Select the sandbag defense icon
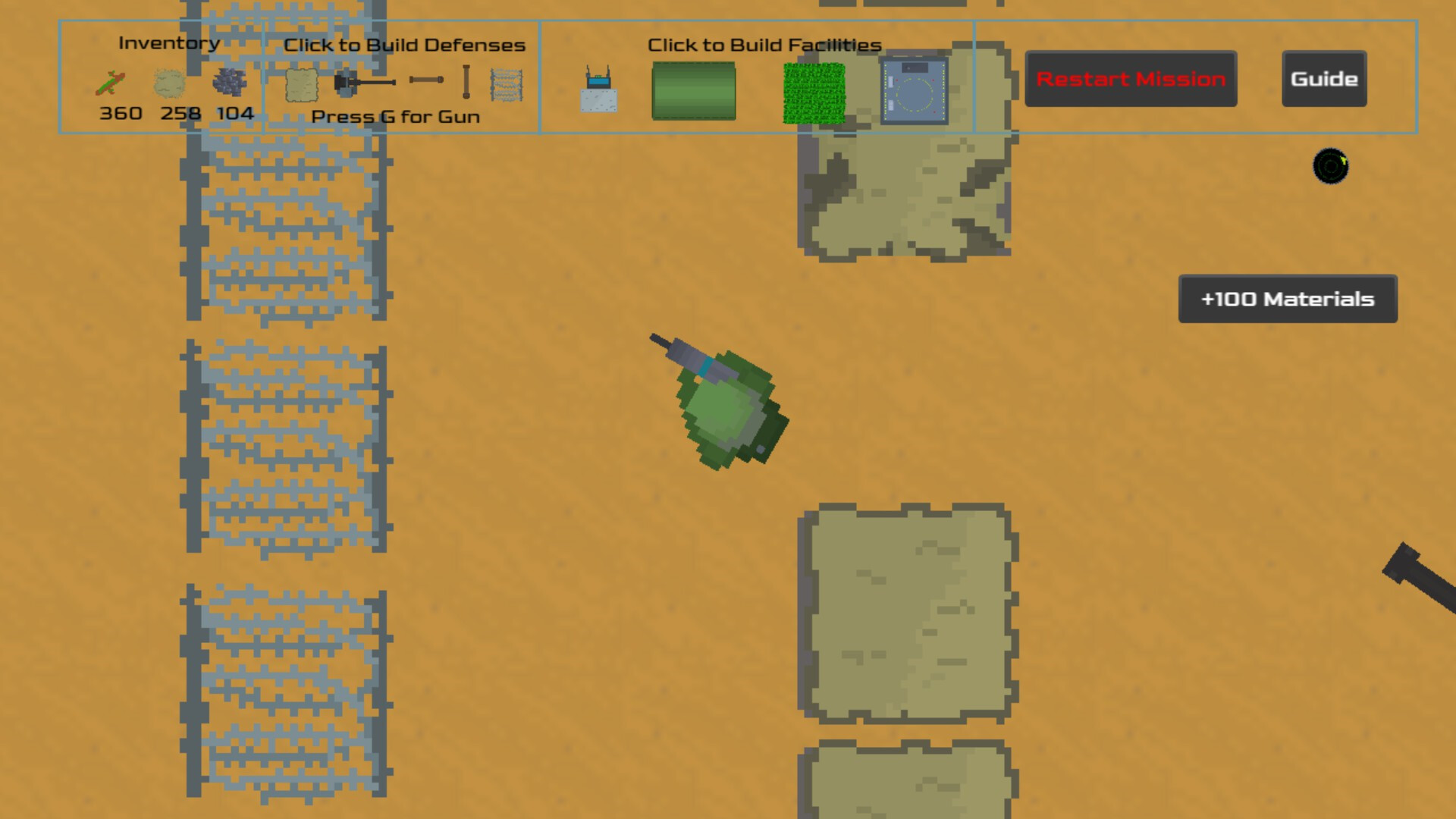The image size is (1456, 819). tap(301, 86)
